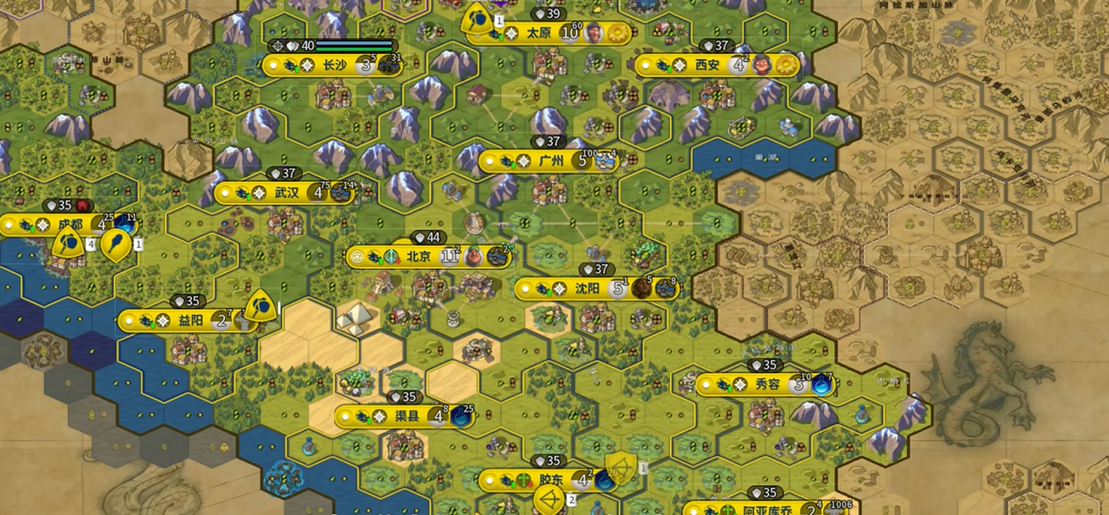The width and height of the screenshot is (1109, 515).
Task: Click the 沈阳 city banner
Action: point(588,289)
